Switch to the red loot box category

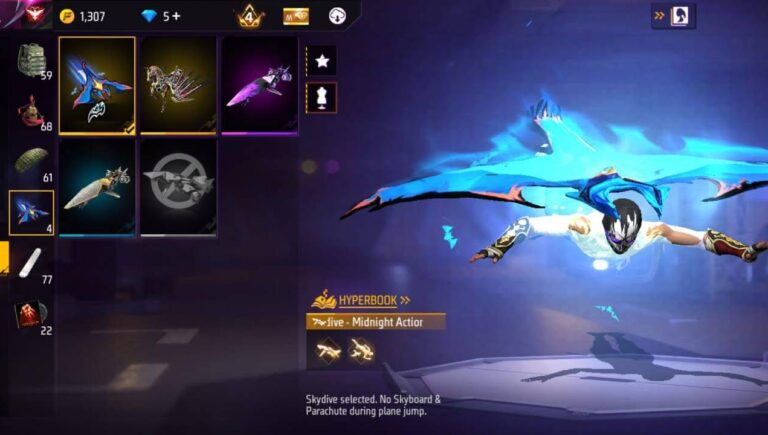(31, 111)
